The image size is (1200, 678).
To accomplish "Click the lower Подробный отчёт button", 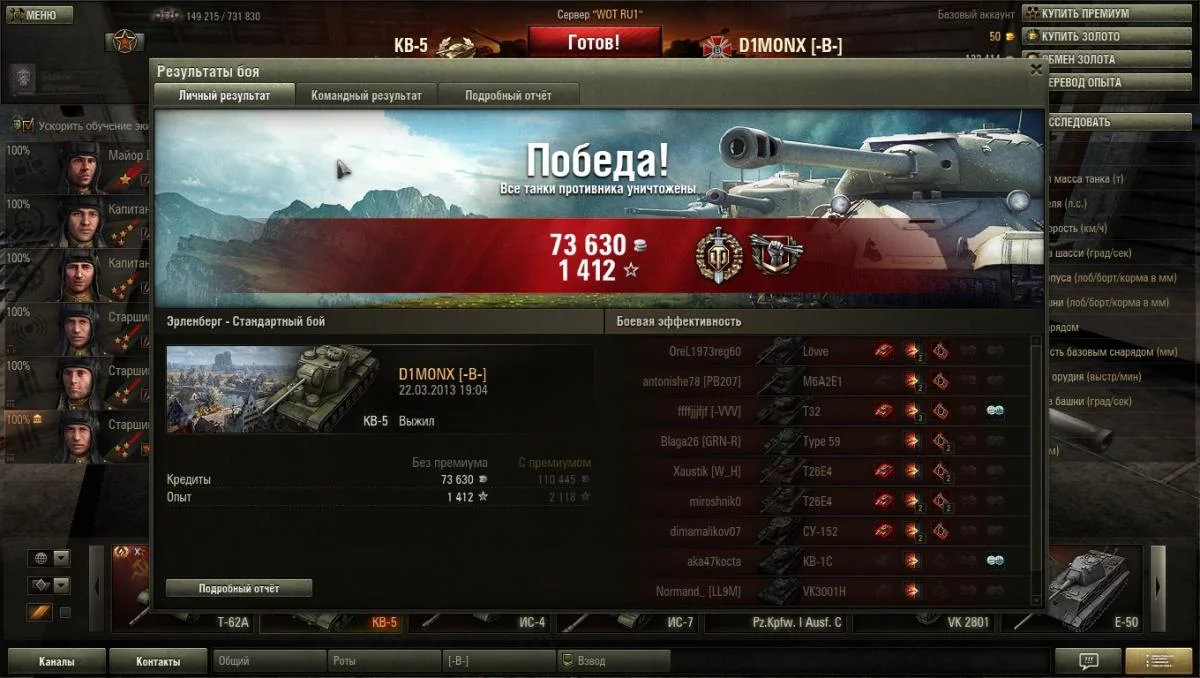I will click(239, 588).
